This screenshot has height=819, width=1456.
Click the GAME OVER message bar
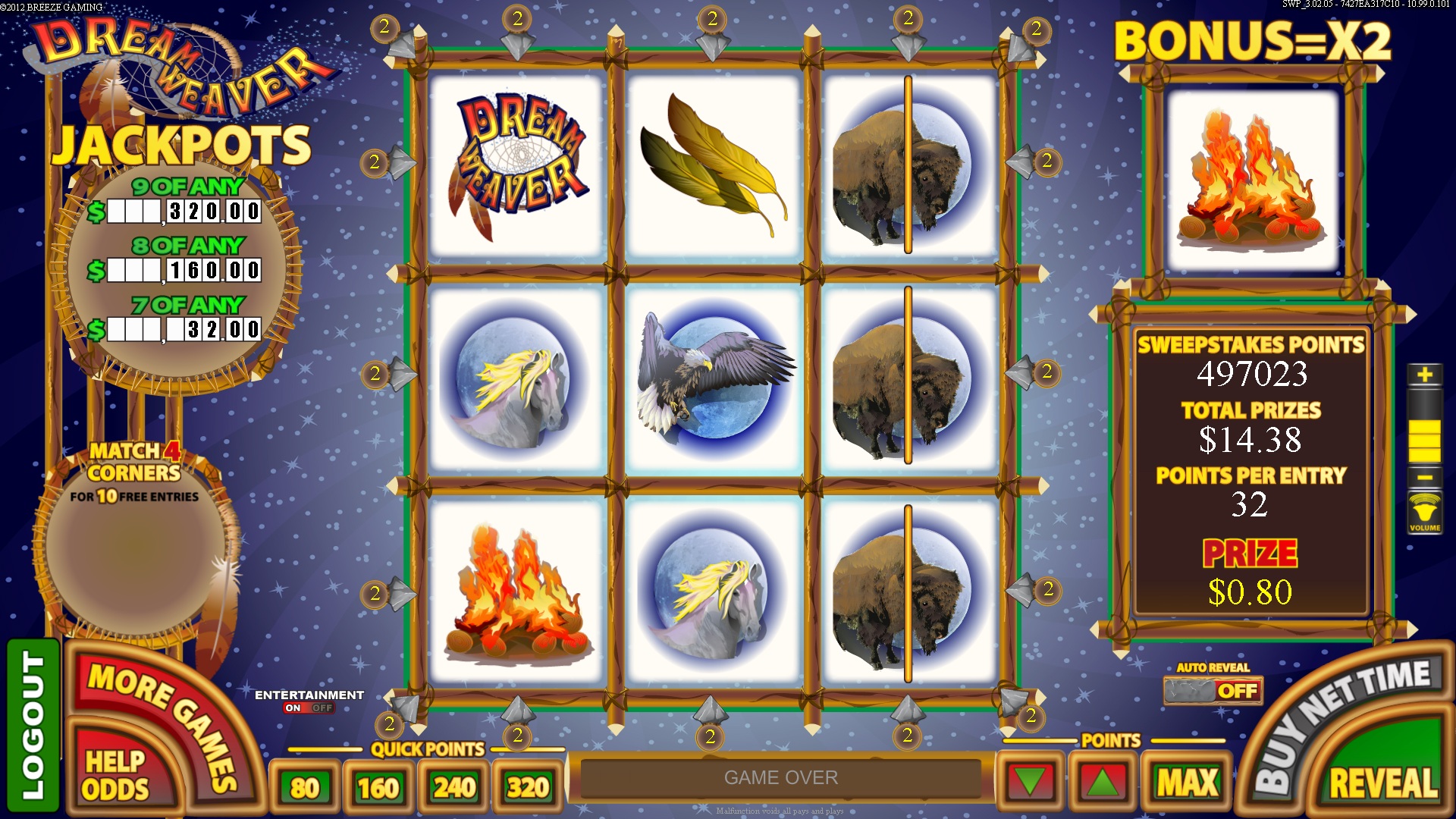click(781, 777)
